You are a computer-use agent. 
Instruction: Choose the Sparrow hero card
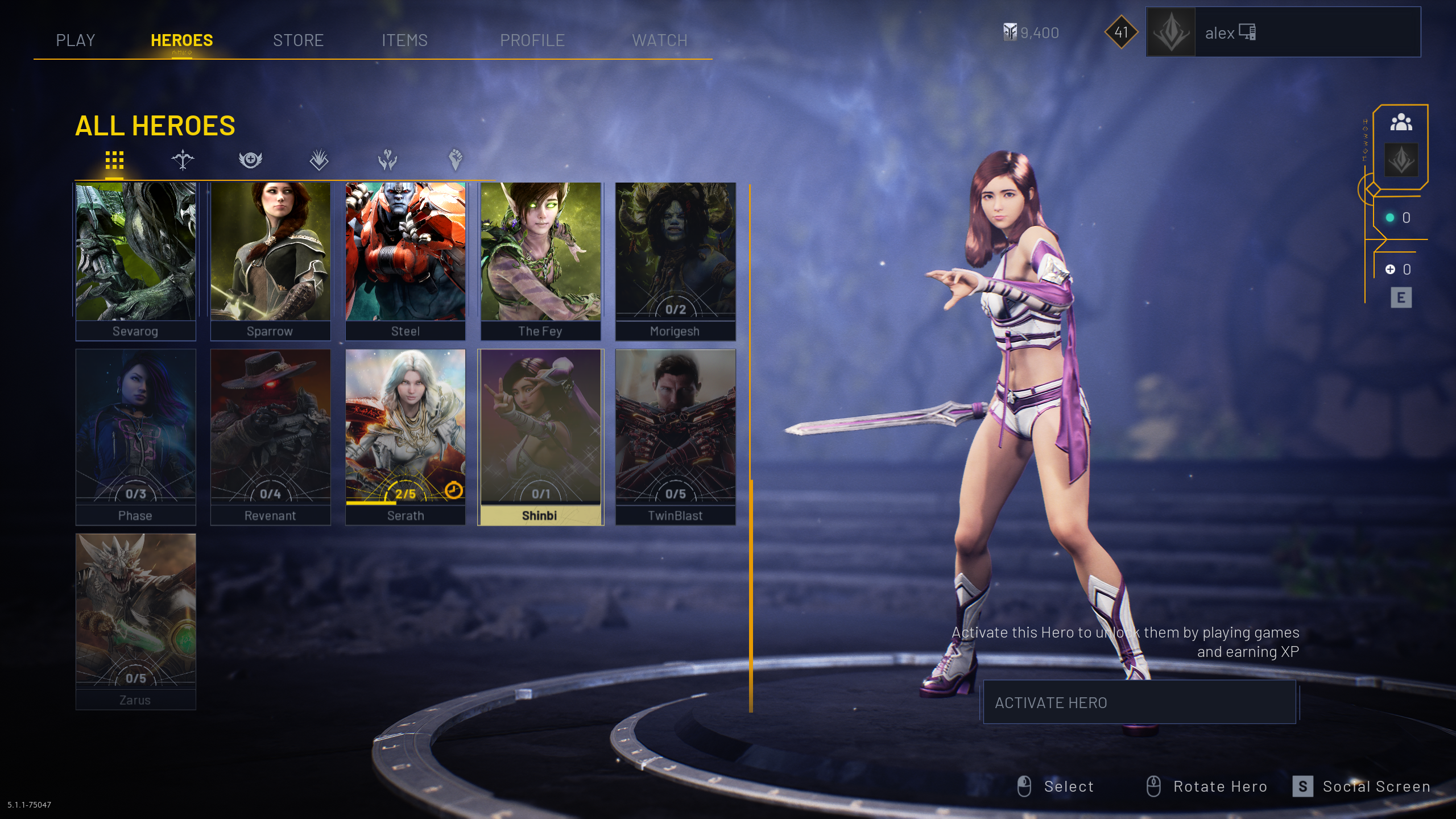[x=270, y=261]
